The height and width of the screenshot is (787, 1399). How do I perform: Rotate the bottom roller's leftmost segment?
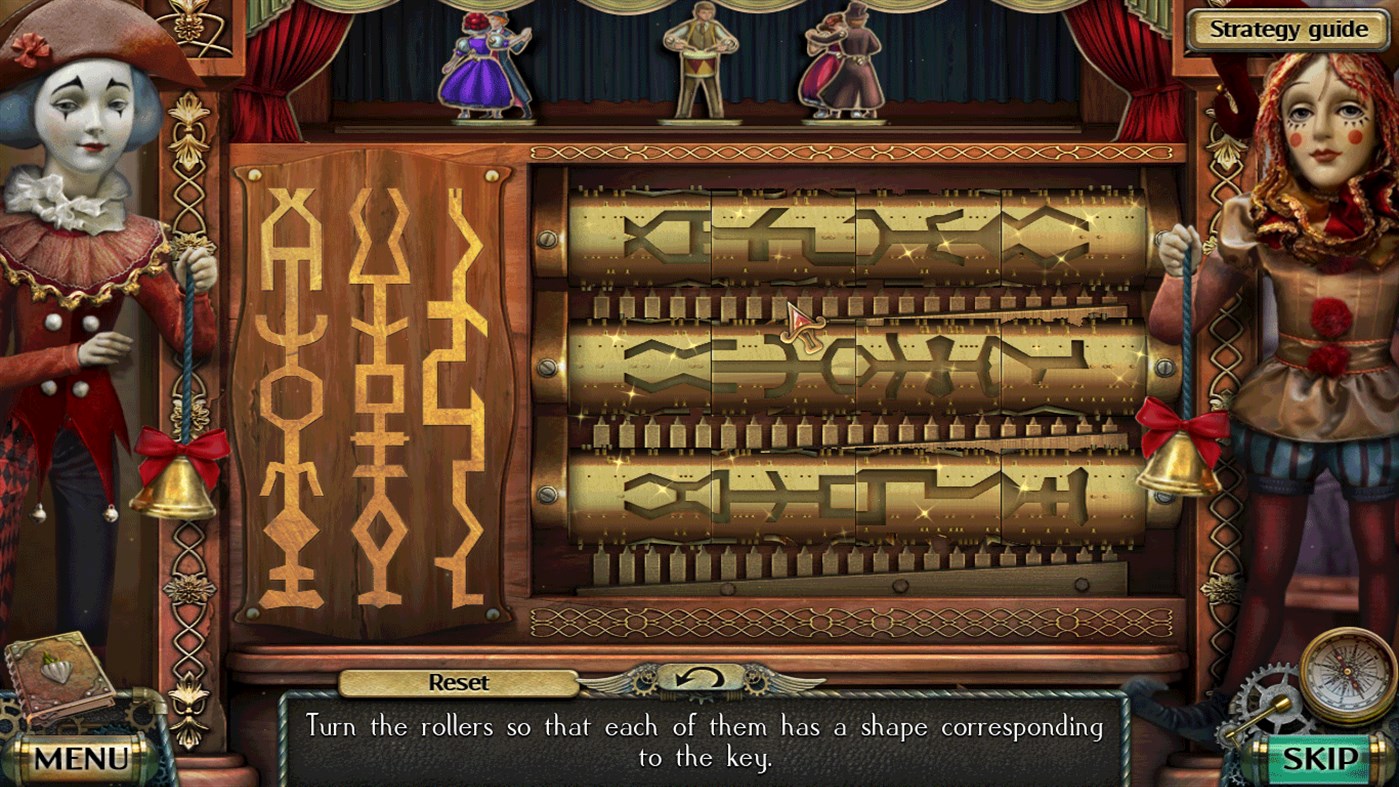640,495
